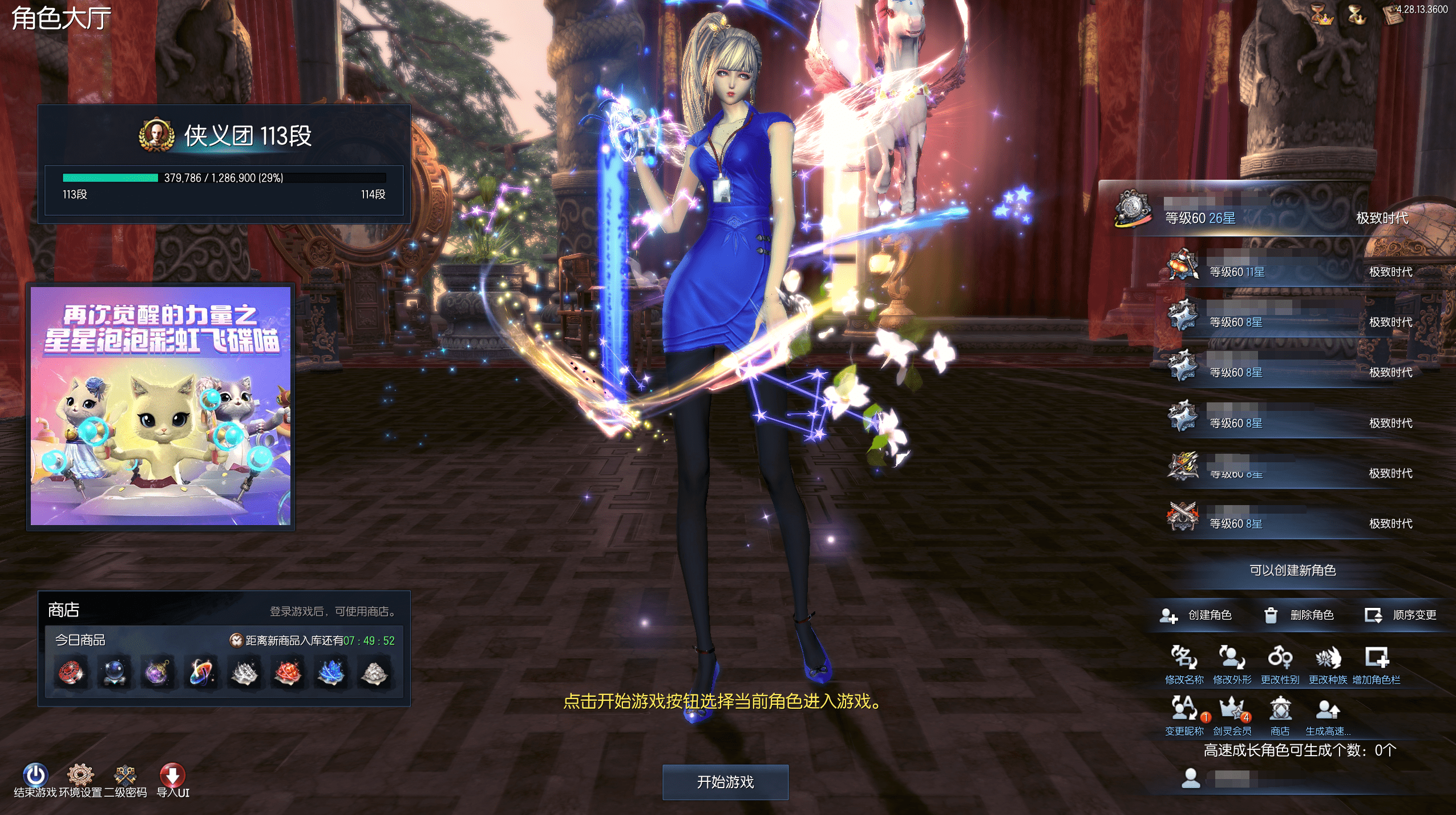Screen dimensions: 1456x815
Task: Choose 删除角色 to delete character
Action: coord(1299,615)
